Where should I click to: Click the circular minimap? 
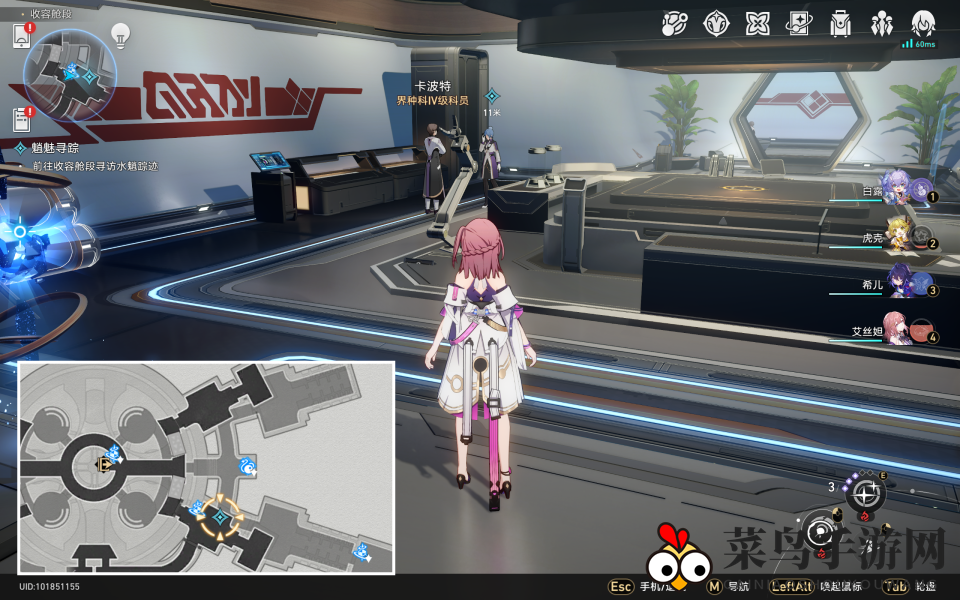[70, 75]
